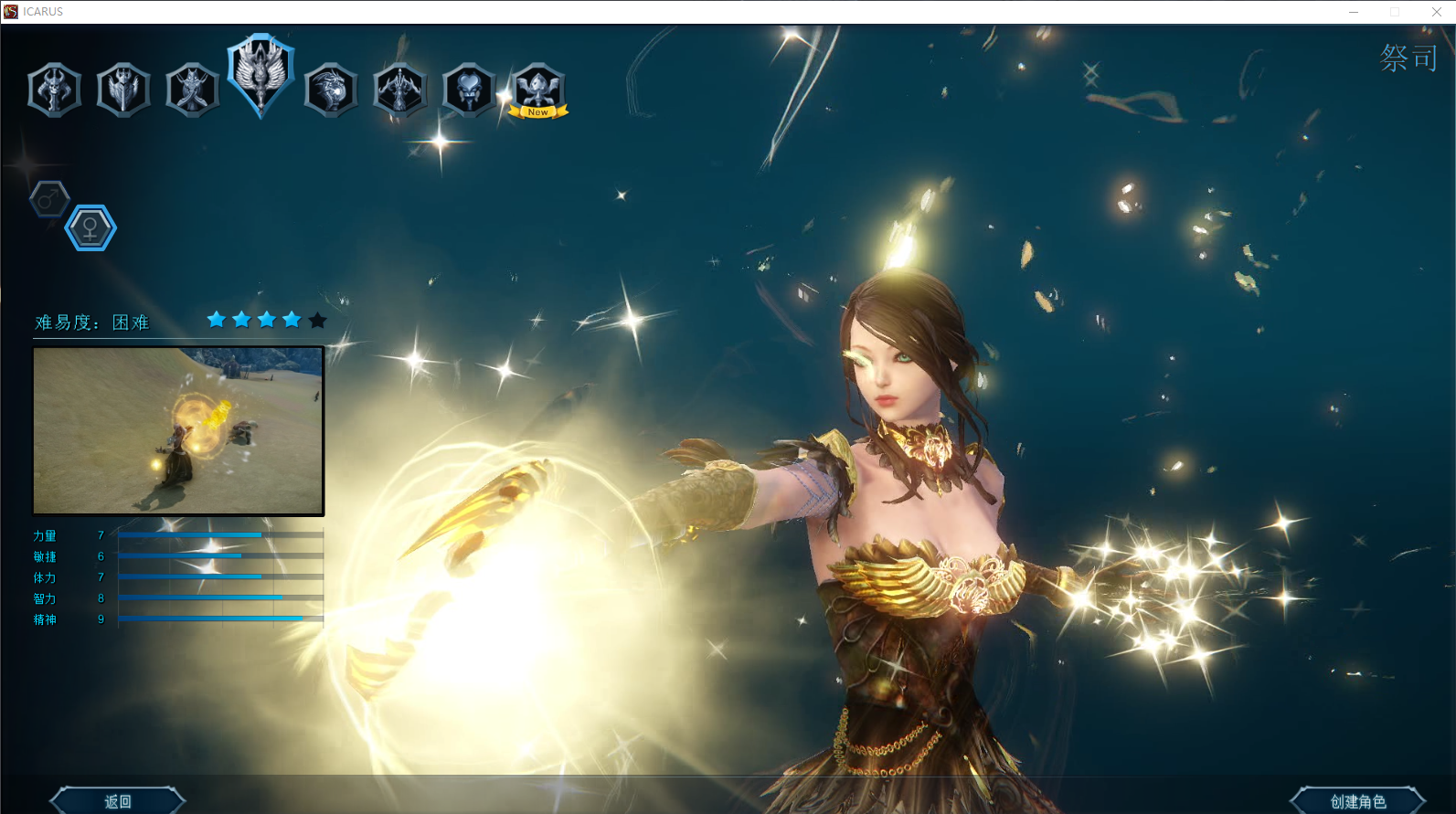Pick the crossed-blades assassin class icon
This screenshot has height=814, width=1456.
[x=192, y=90]
